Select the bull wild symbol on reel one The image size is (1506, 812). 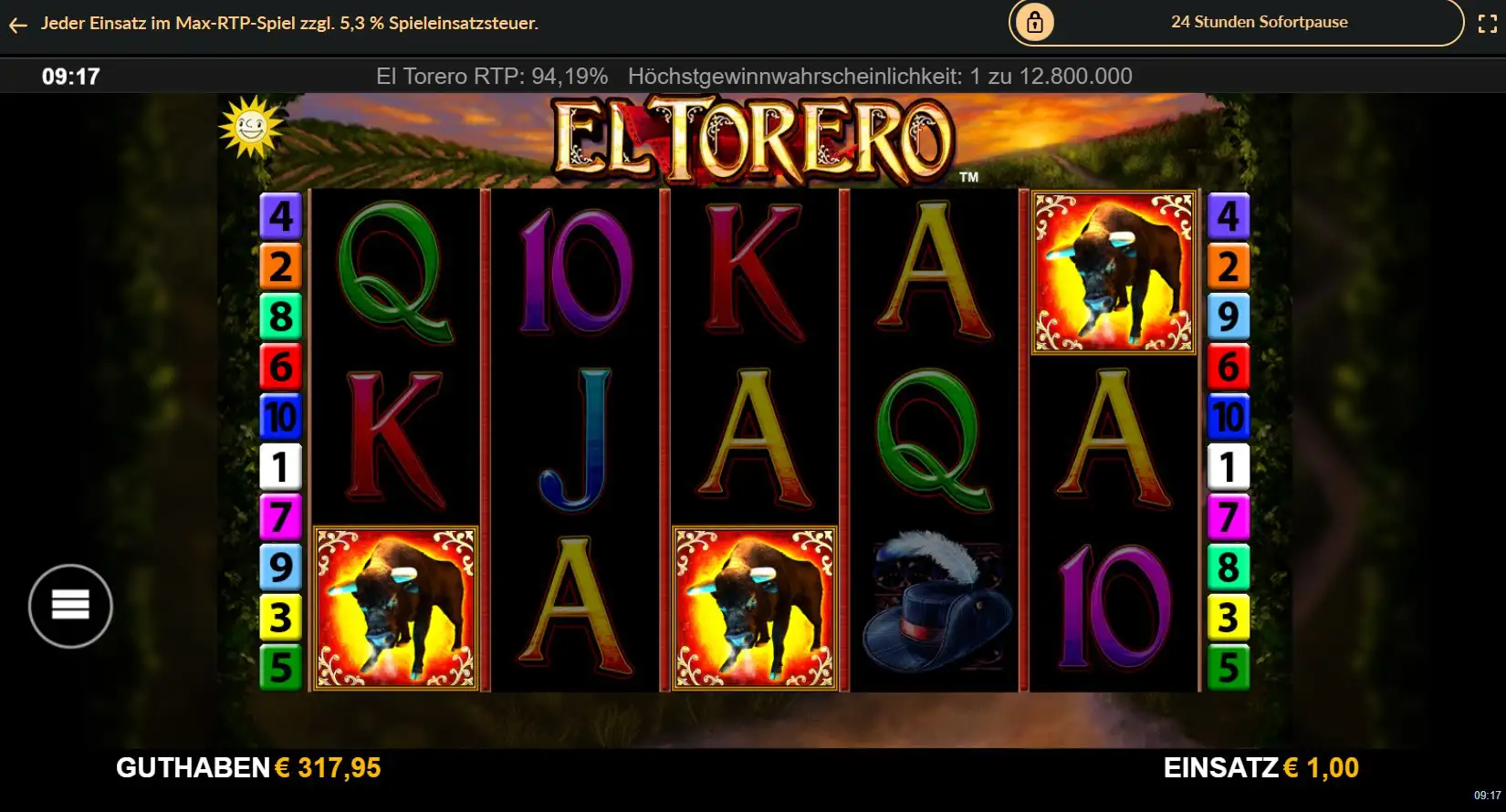click(x=394, y=607)
